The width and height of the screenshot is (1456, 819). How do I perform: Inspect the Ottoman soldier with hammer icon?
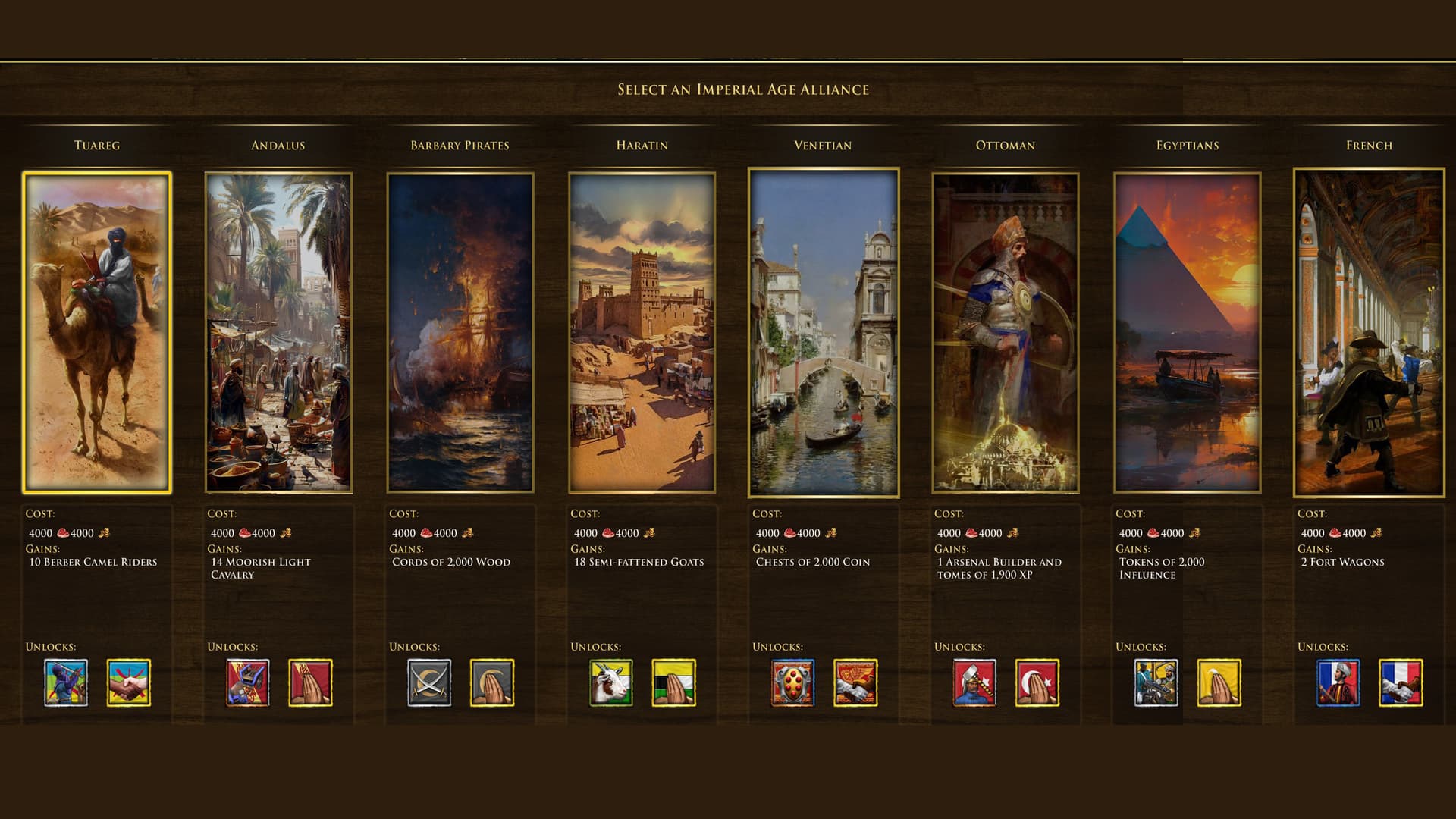pos(974,682)
